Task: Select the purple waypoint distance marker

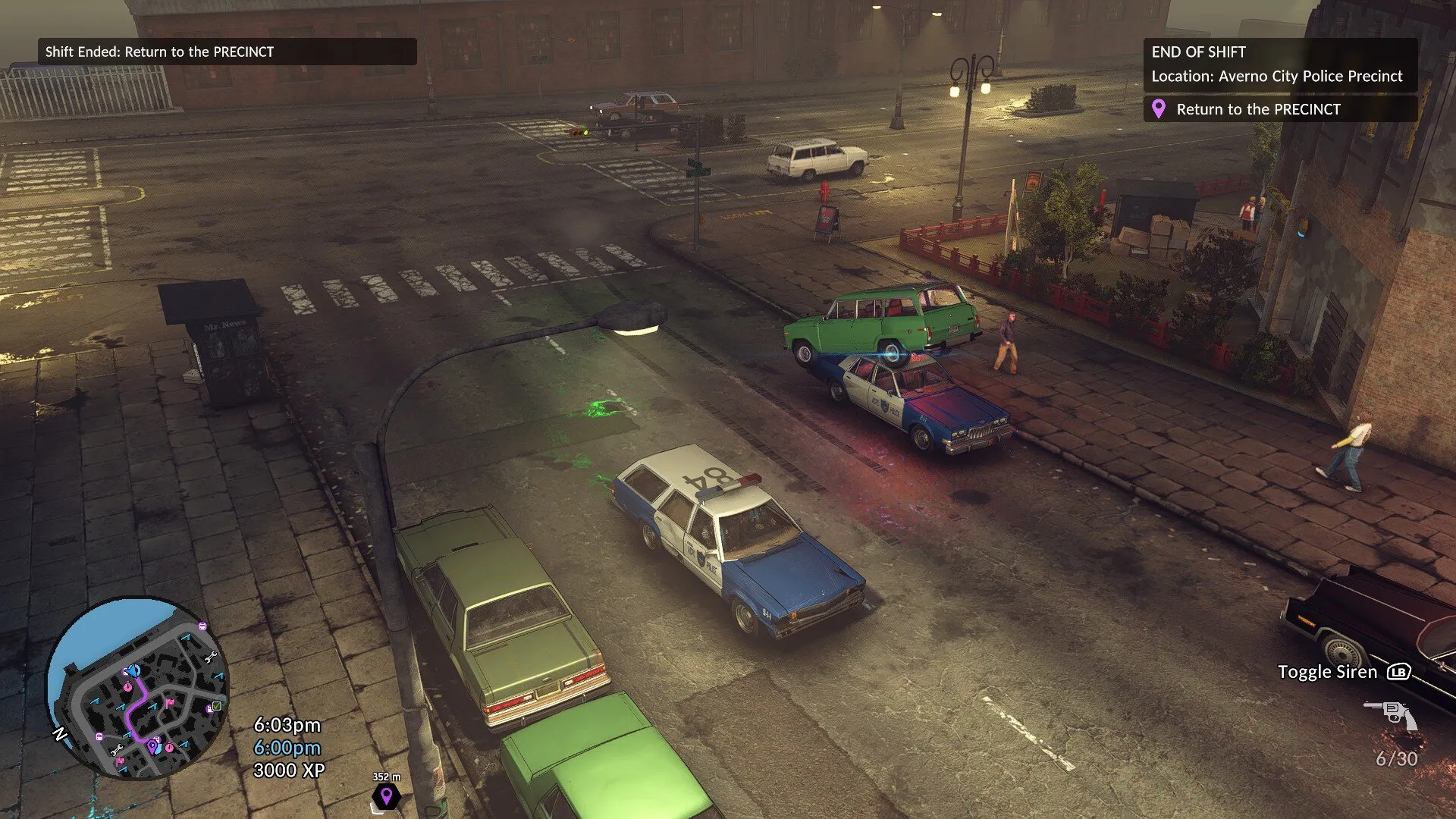Action: point(386,795)
